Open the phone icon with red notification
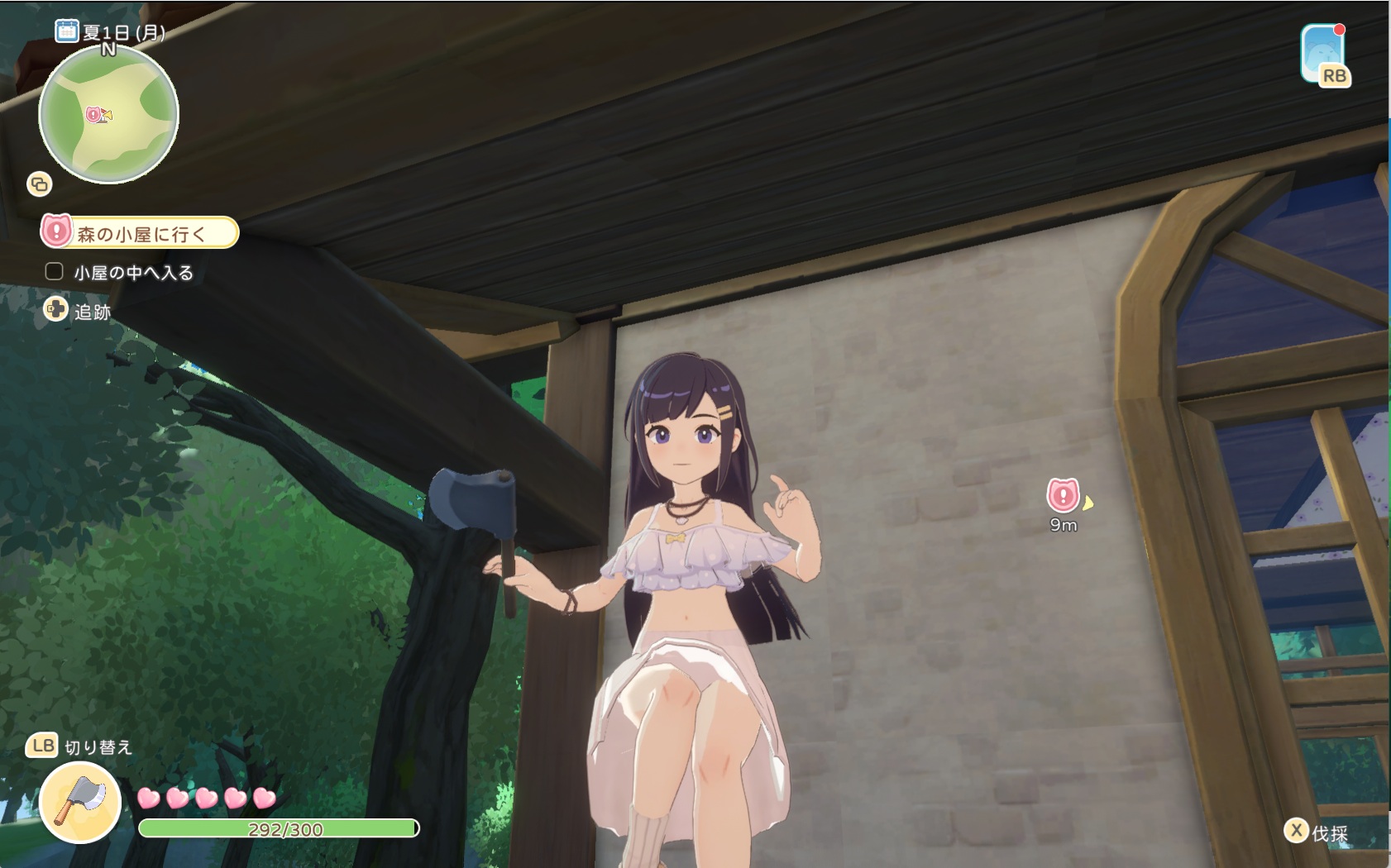Viewport: 1391px width, 868px height. [x=1323, y=54]
